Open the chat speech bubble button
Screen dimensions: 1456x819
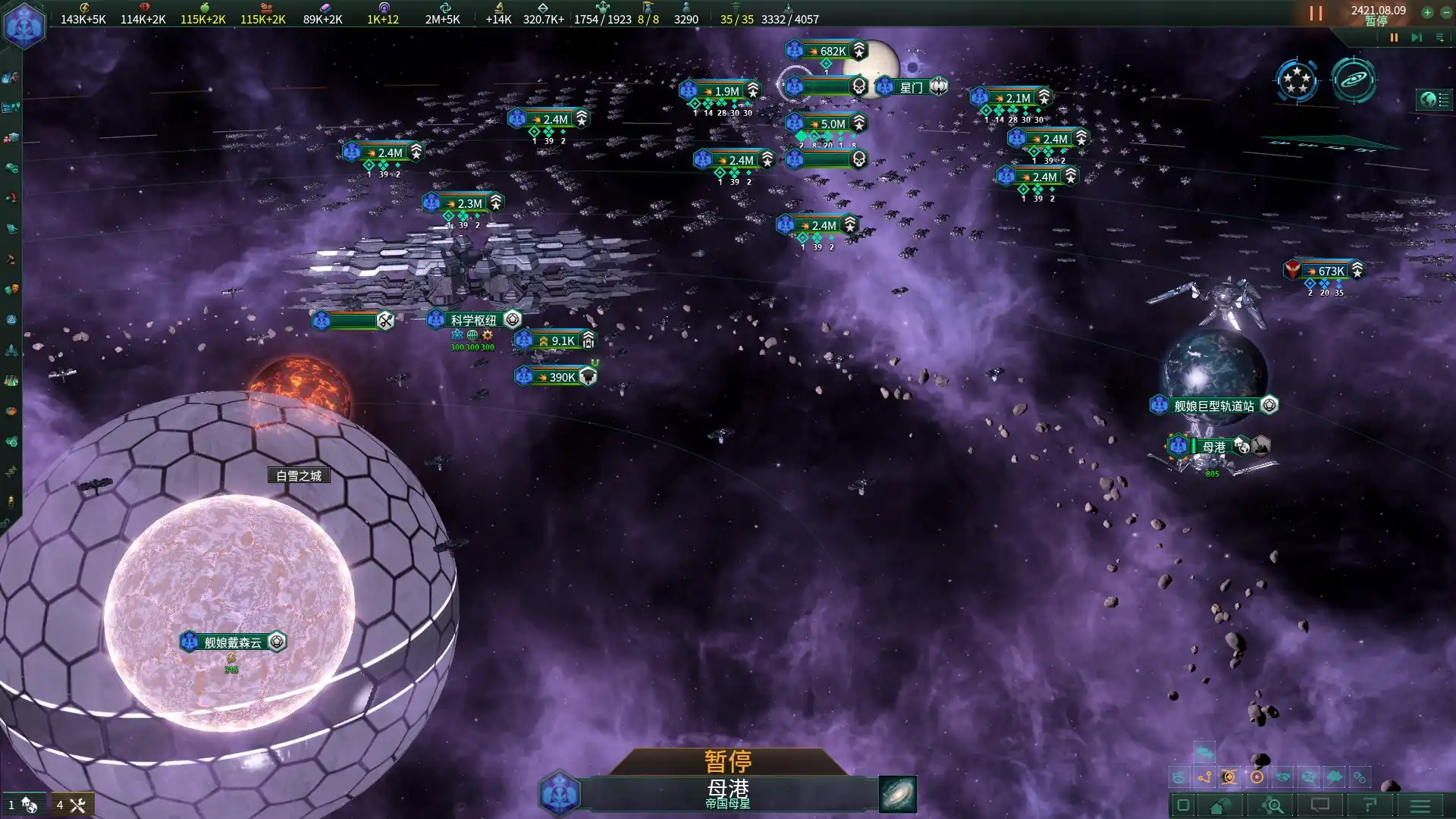tap(1320, 805)
